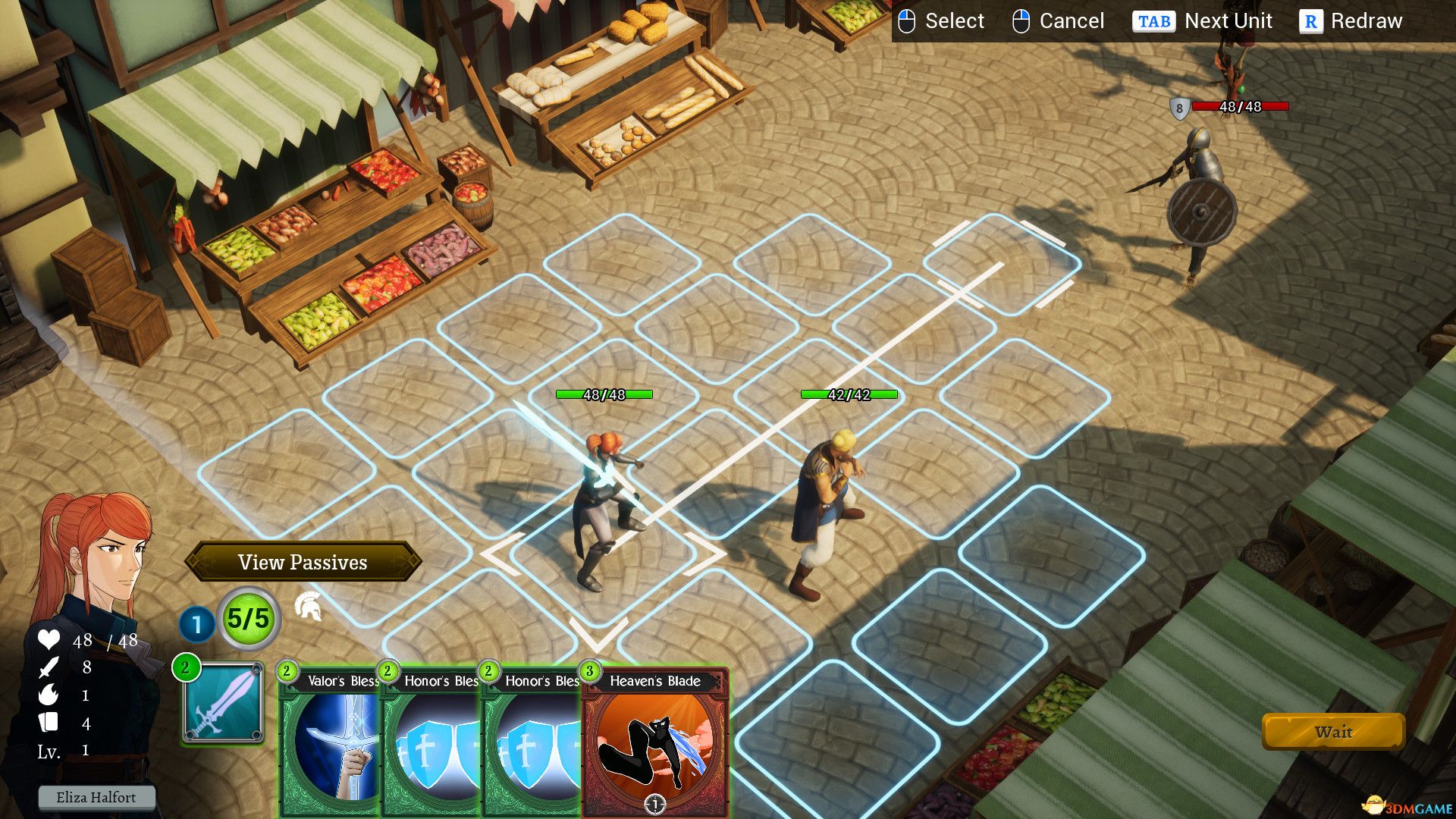The height and width of the screenshot is (819, 1456).
Task: Click the Eliza Halfort name plate
Action: pyautogui.click(x=97, y=797)
